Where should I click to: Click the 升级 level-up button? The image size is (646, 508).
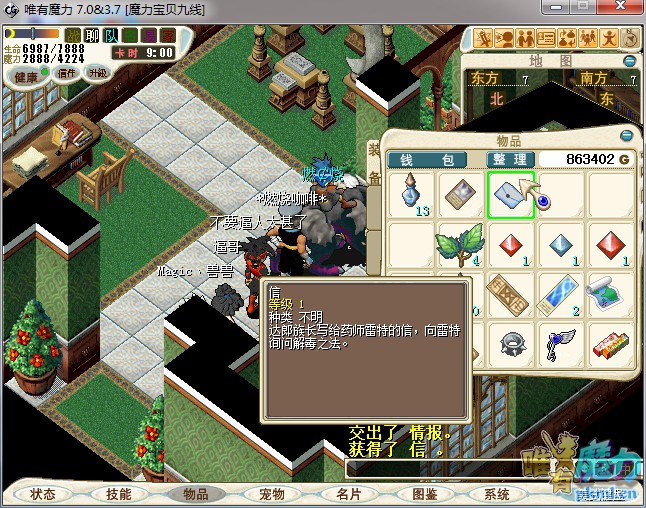(x=97, y=73)
